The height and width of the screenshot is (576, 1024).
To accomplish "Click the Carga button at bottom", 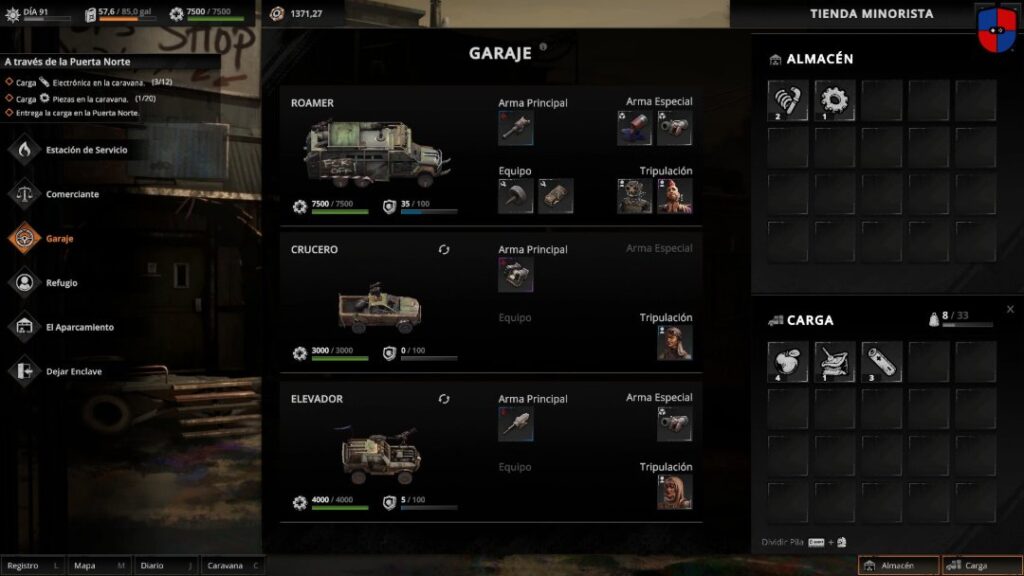I will click(981, 566).
